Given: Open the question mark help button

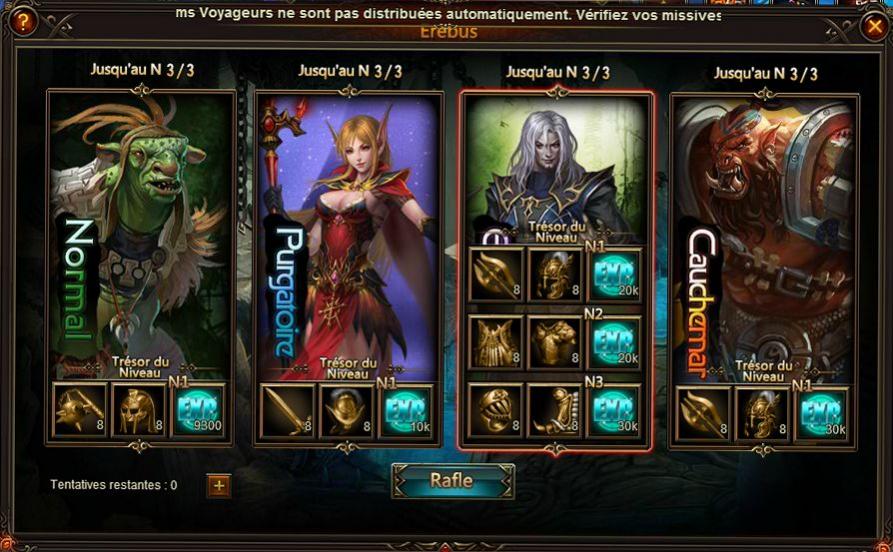Looking at the screenshot, I should (x=22, y=22).
